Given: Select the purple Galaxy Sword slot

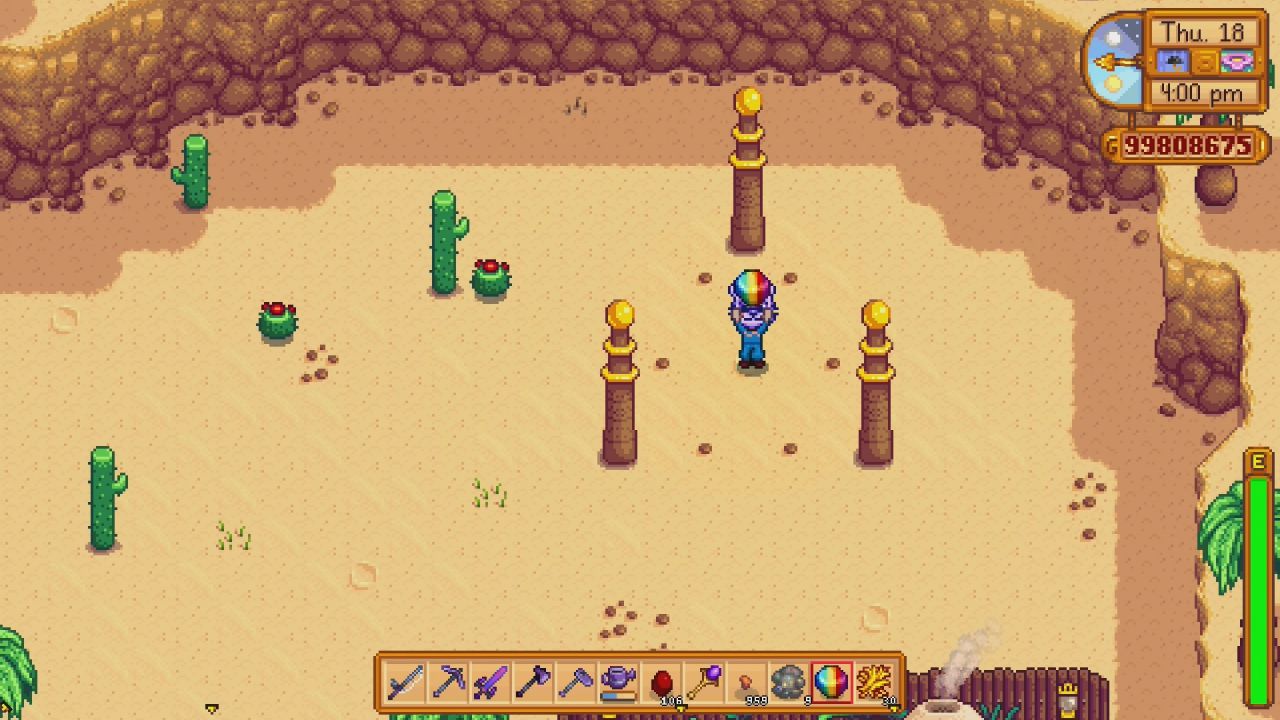Looking at the screenshot, I should (490, 683).
